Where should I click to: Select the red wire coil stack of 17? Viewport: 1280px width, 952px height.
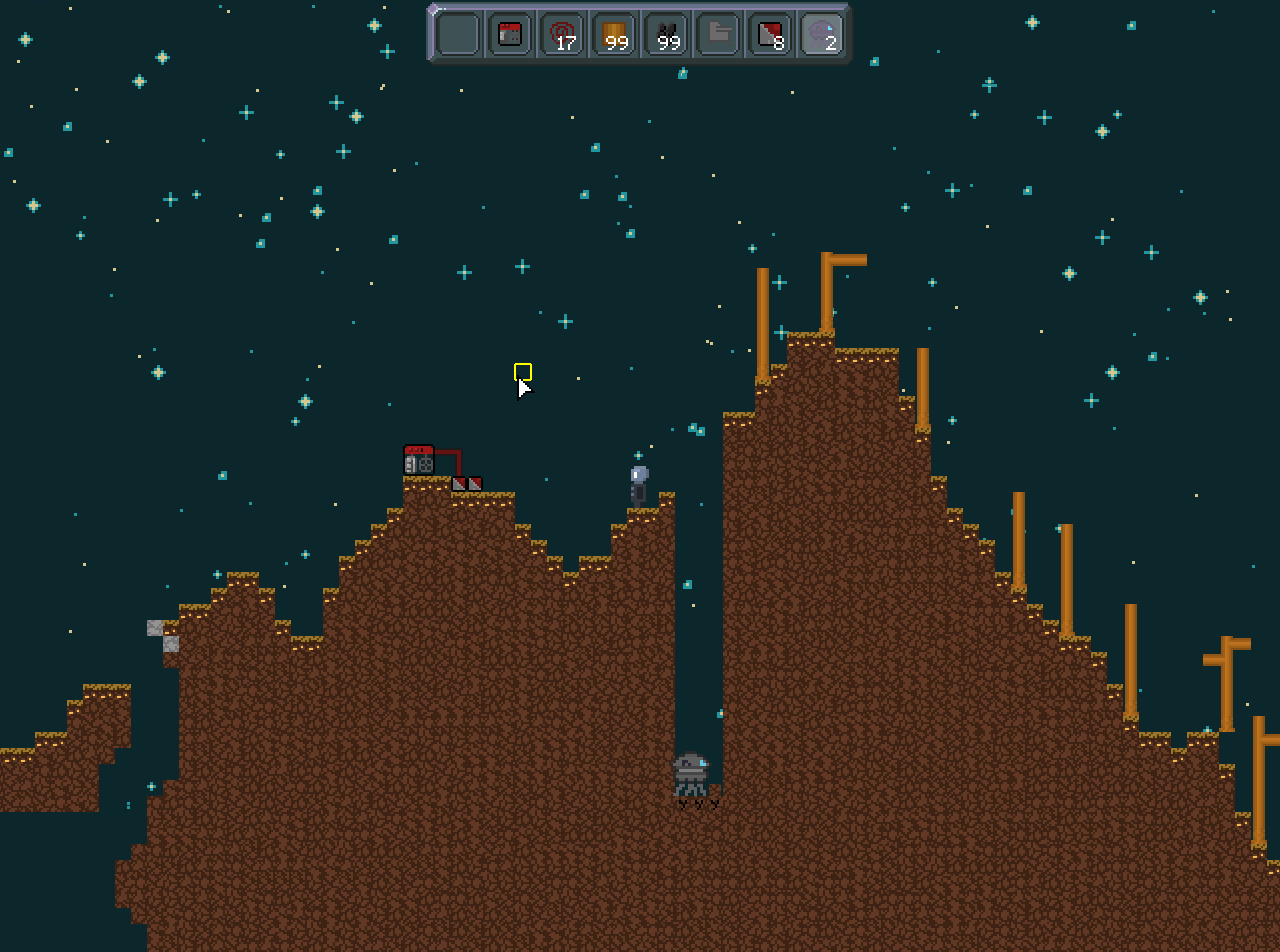point(561,33)
